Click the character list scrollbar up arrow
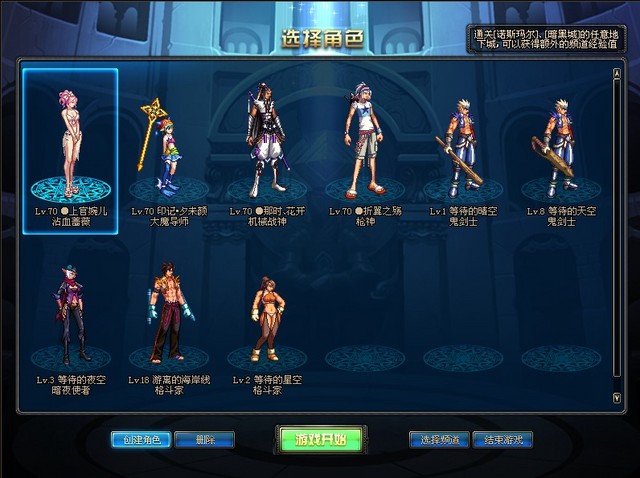This screenshot has height=478, width=640. [616, 73]
